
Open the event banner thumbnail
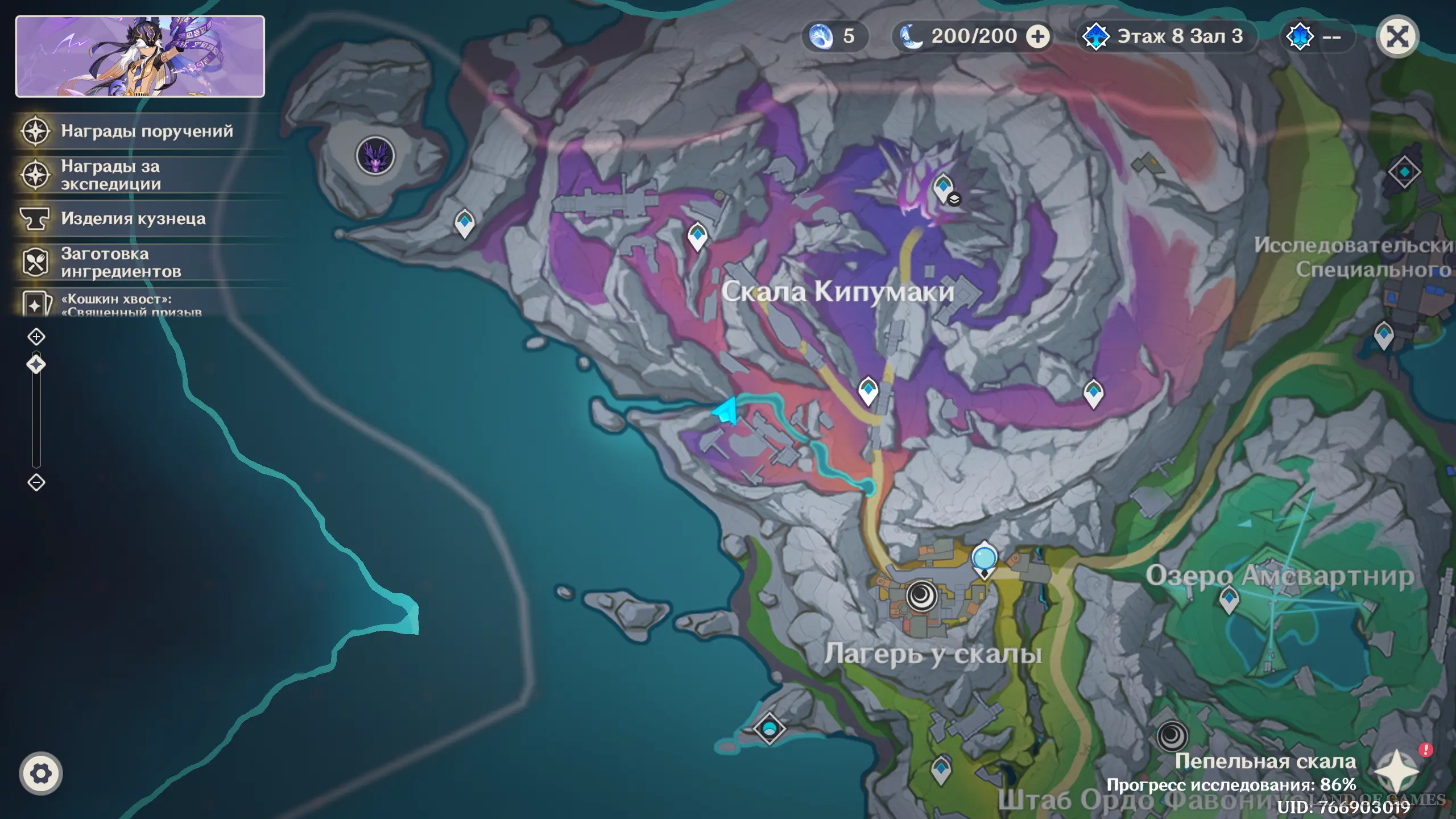click(140, 56)
